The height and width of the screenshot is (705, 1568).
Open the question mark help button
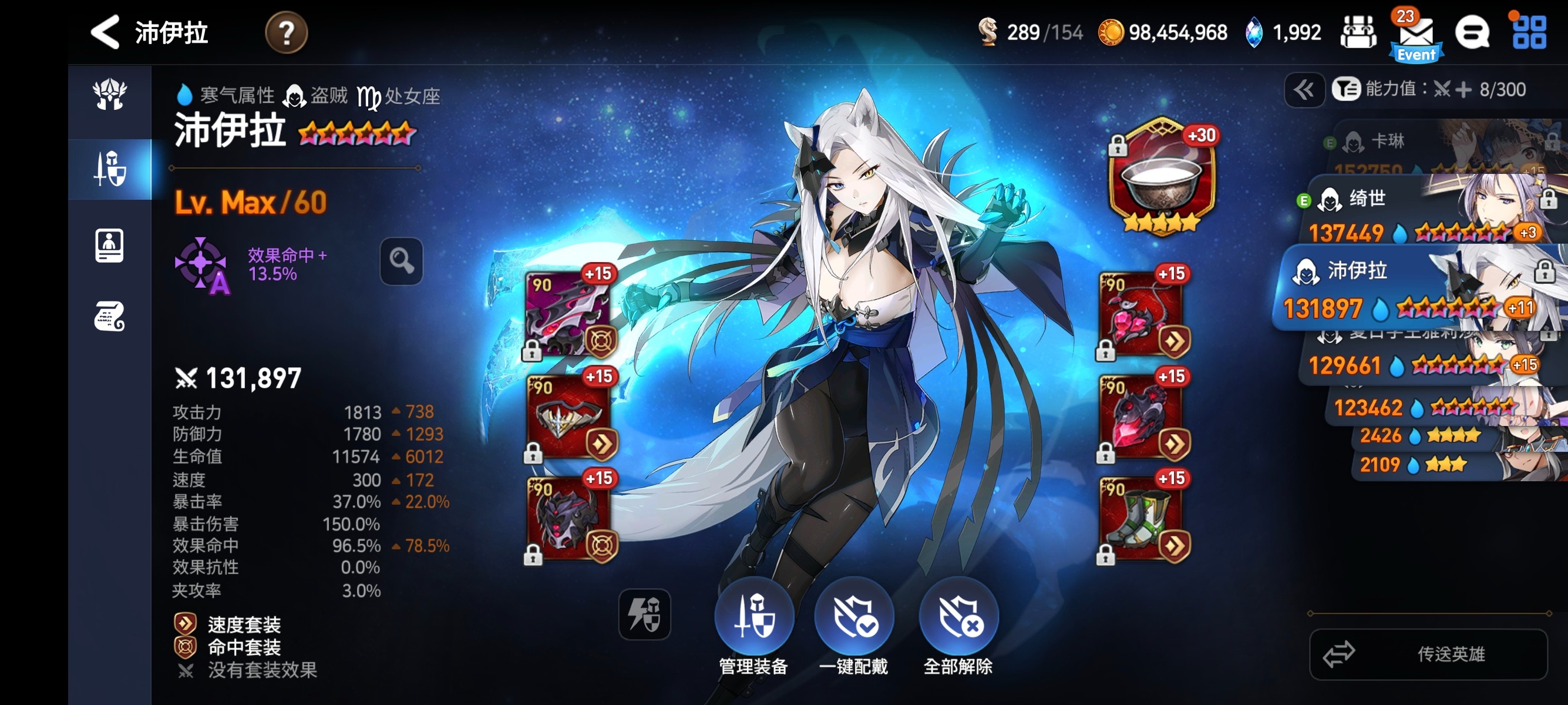[x=286, y=32]
